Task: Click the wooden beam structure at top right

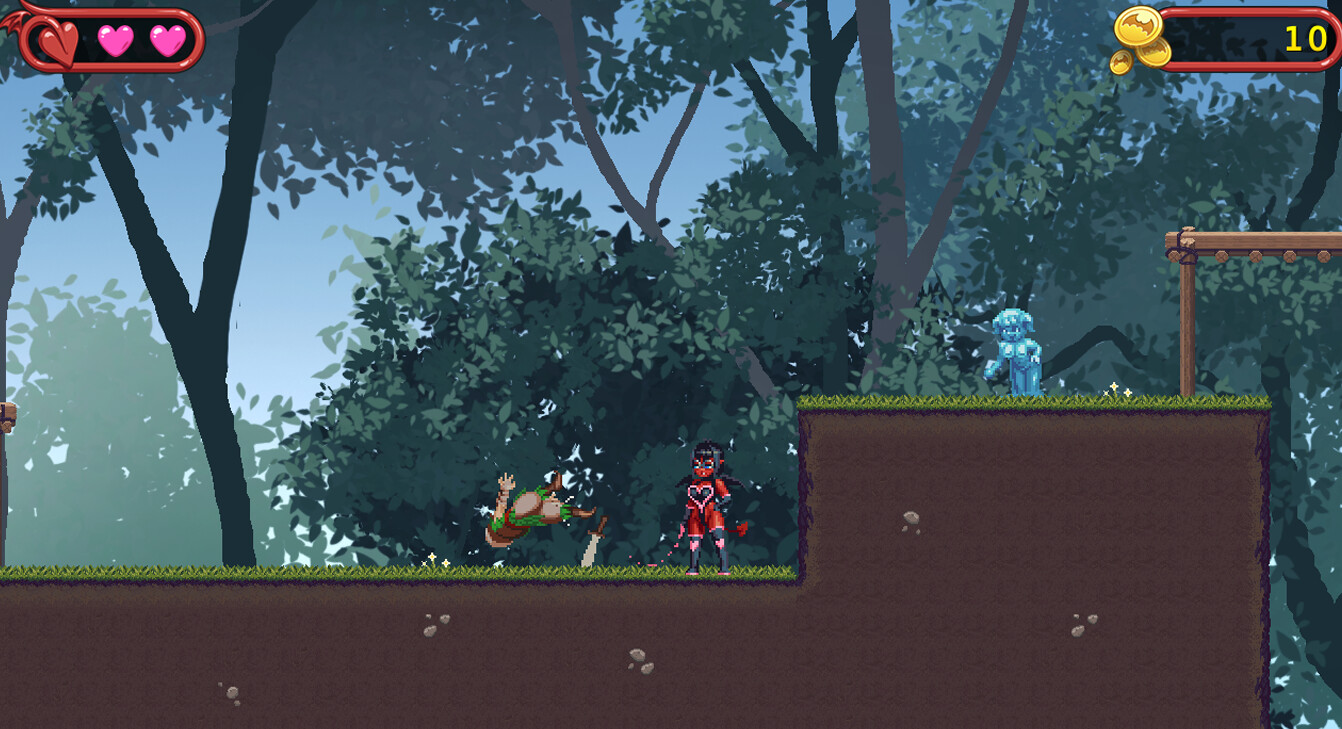Action: coord(1250,240)
